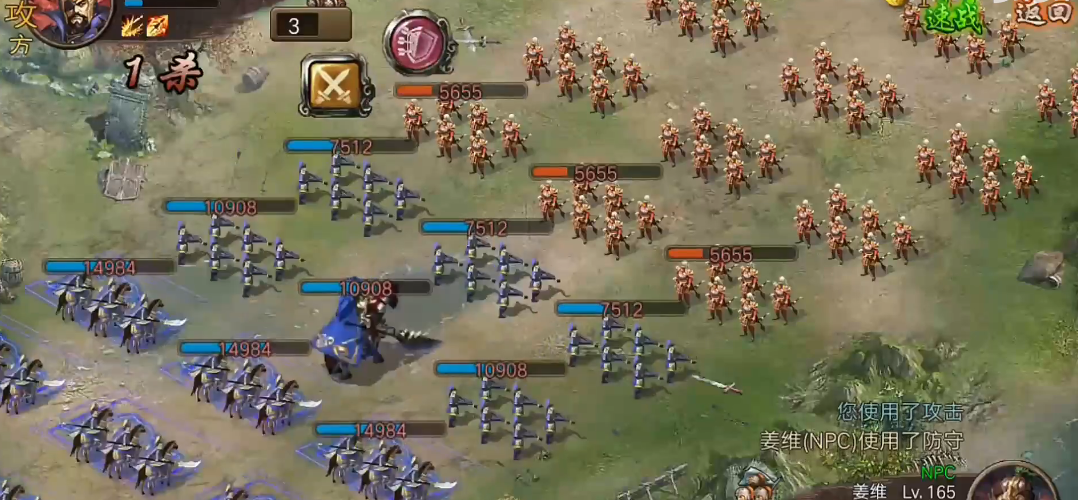Viewport: 1078px width, 500px height.
Task: Open the attacker general's portrait
Action: (72, 20)
